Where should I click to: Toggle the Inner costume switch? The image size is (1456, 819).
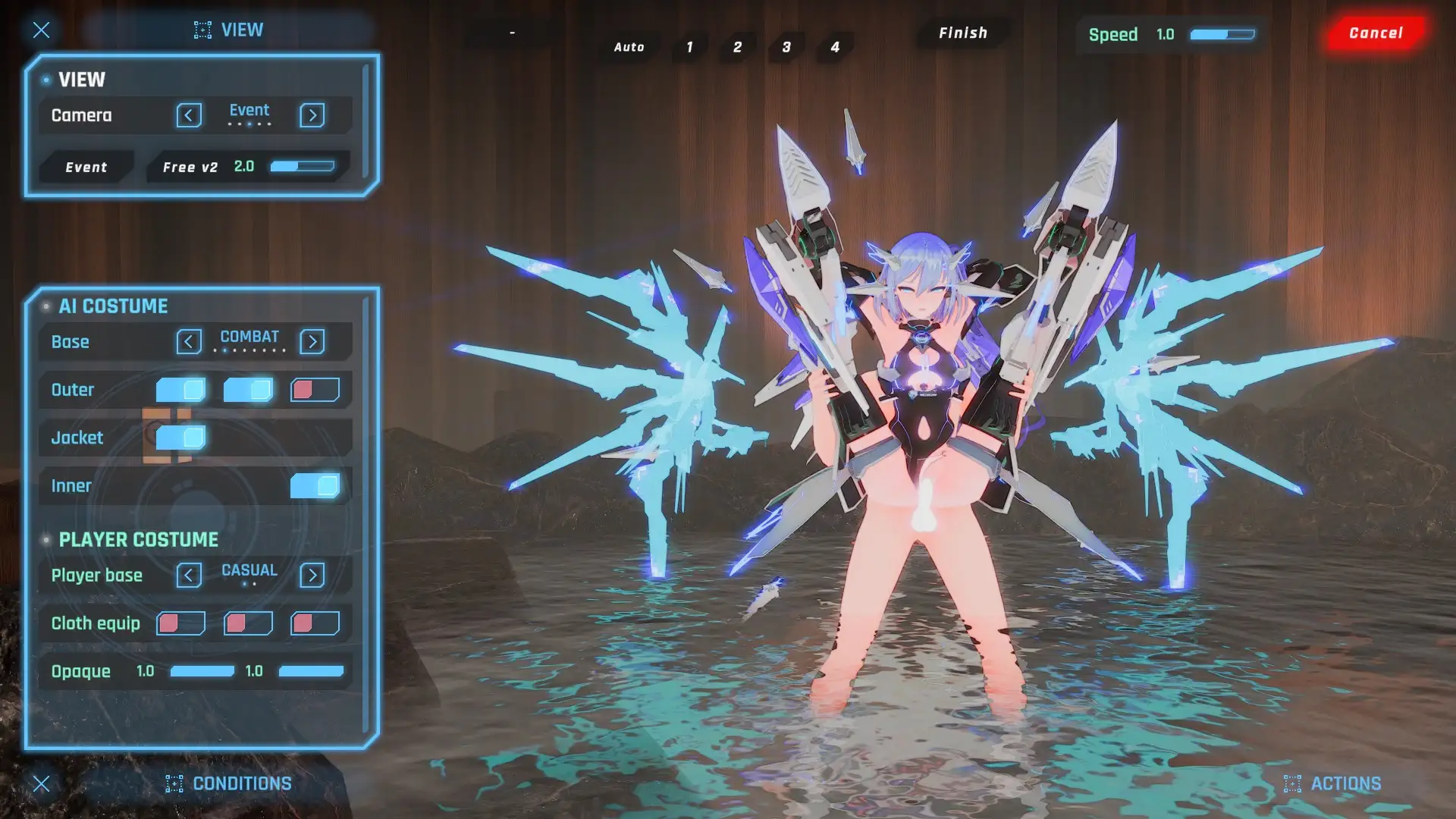[x=315, y=486]
